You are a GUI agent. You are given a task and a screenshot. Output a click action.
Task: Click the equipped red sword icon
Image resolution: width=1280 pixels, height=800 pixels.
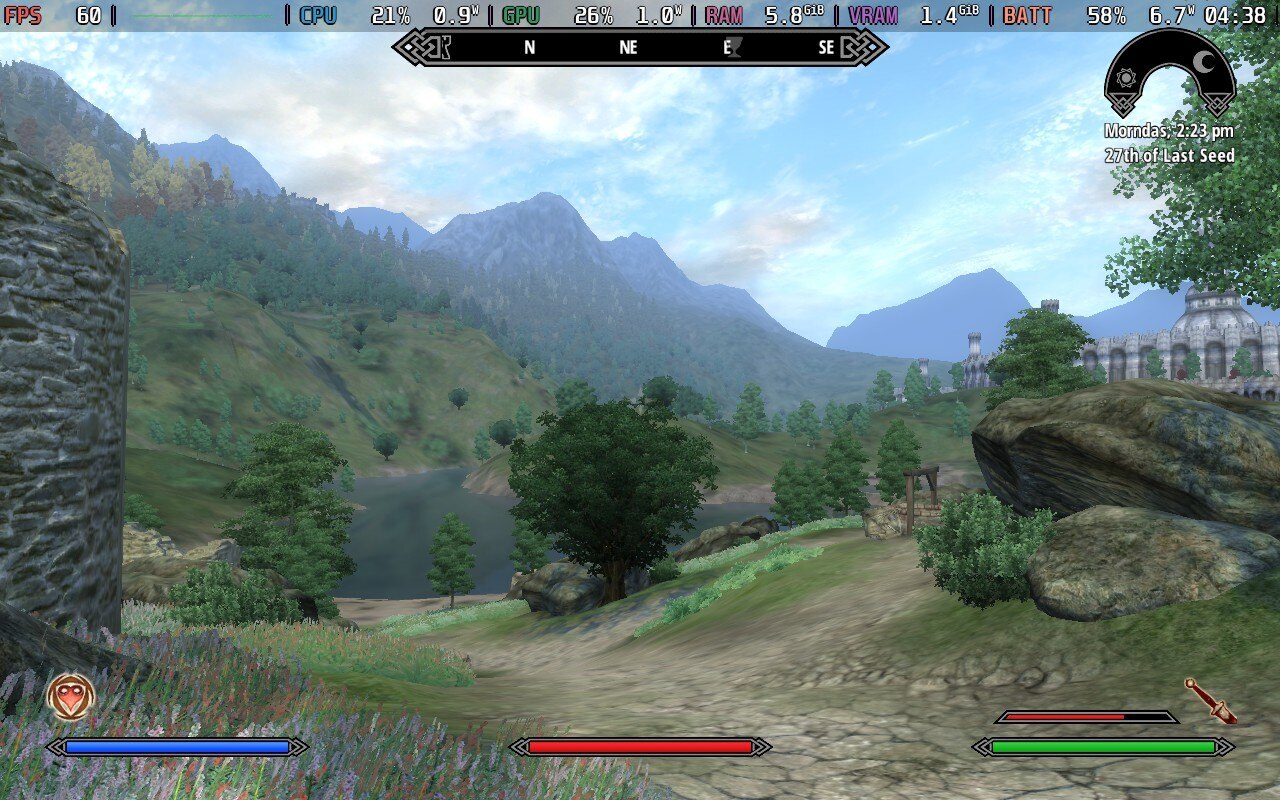click(1210, 699)
